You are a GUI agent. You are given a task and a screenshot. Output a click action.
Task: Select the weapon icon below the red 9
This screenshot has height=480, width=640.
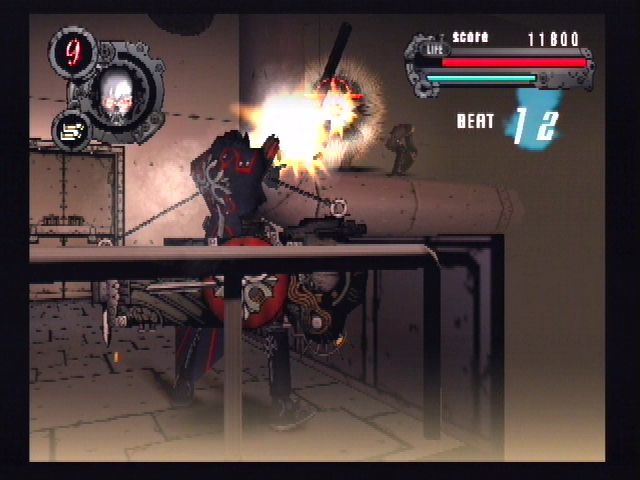click(x=71, y=131)
